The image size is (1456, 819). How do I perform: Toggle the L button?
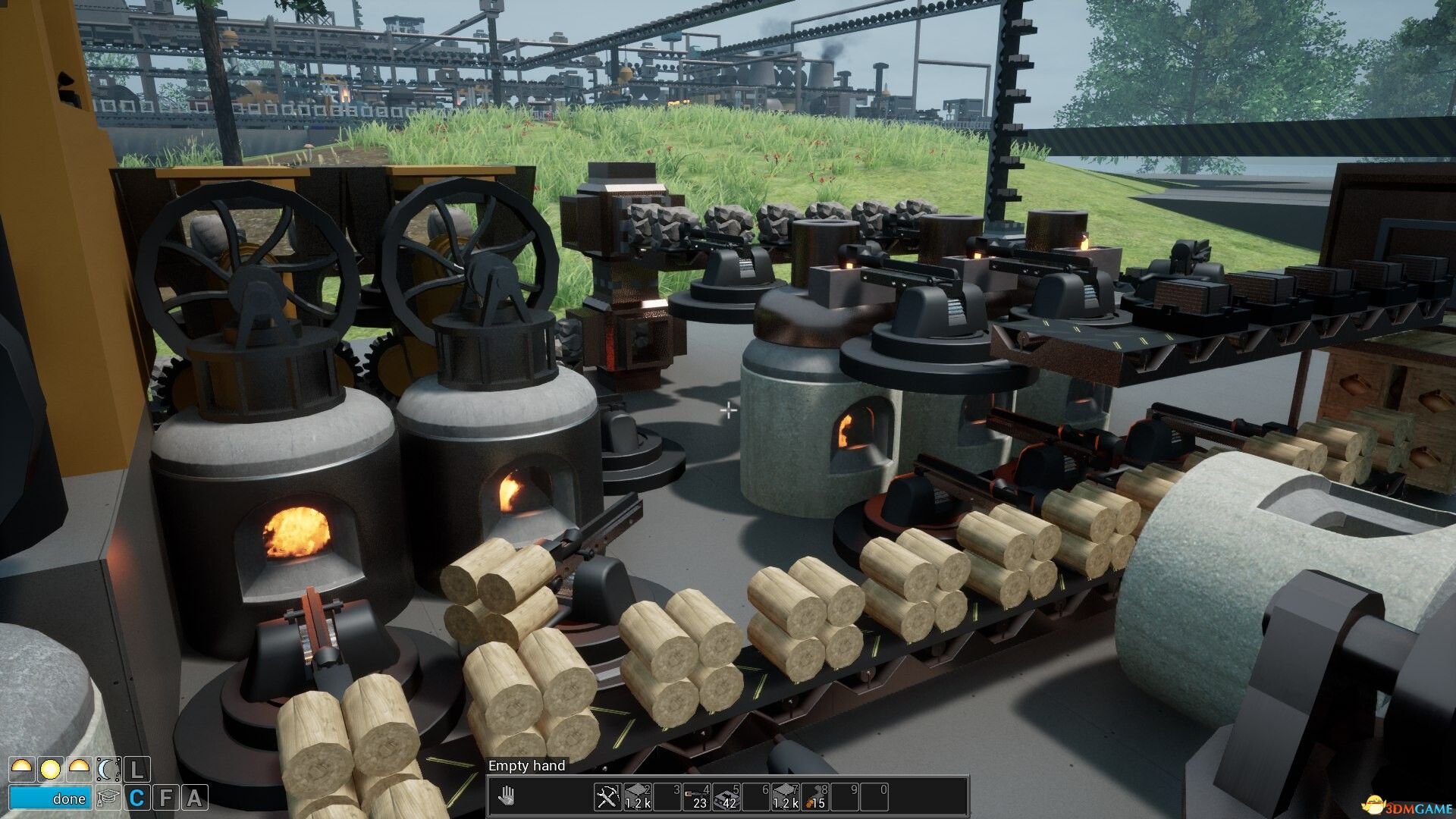[x=136, y=770]
